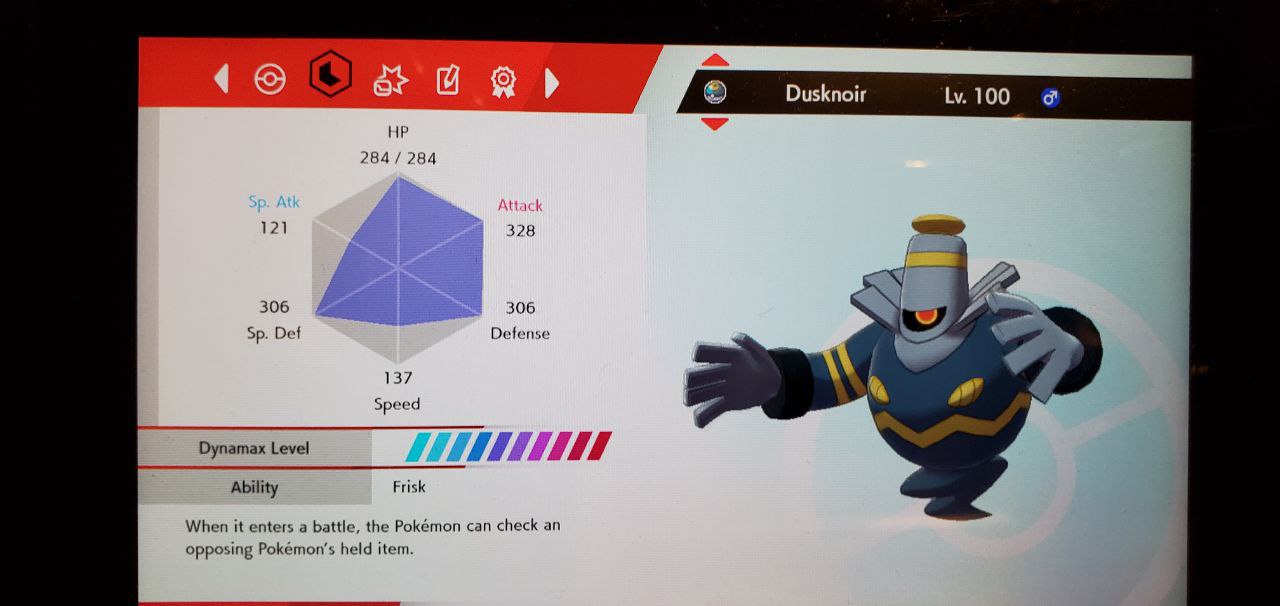Go to next Pokémon with red down arrow
1280x606 pixels.
[715, 124]
